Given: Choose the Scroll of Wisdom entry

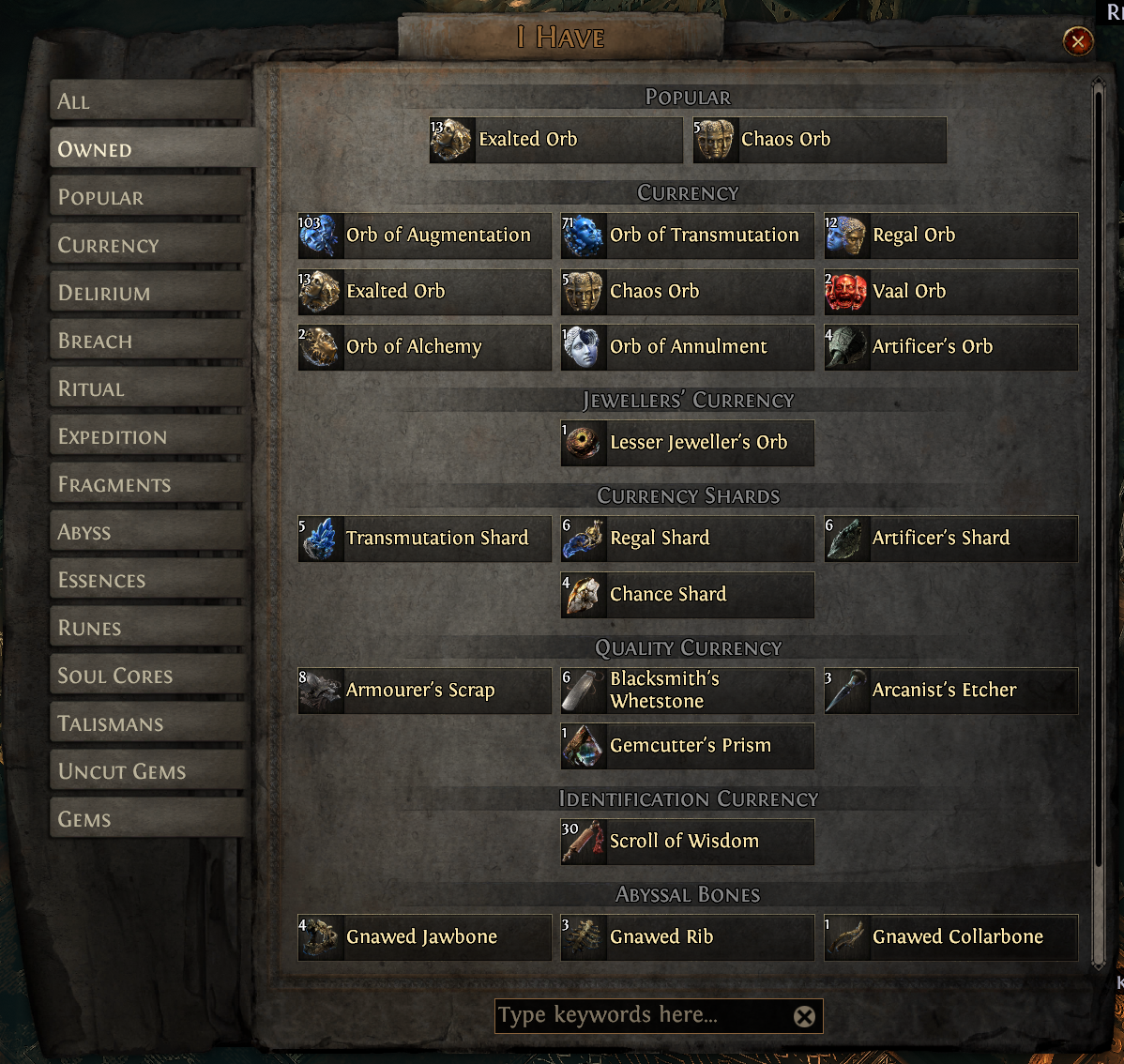Looking at the screenshot, I should pos(688,842).
